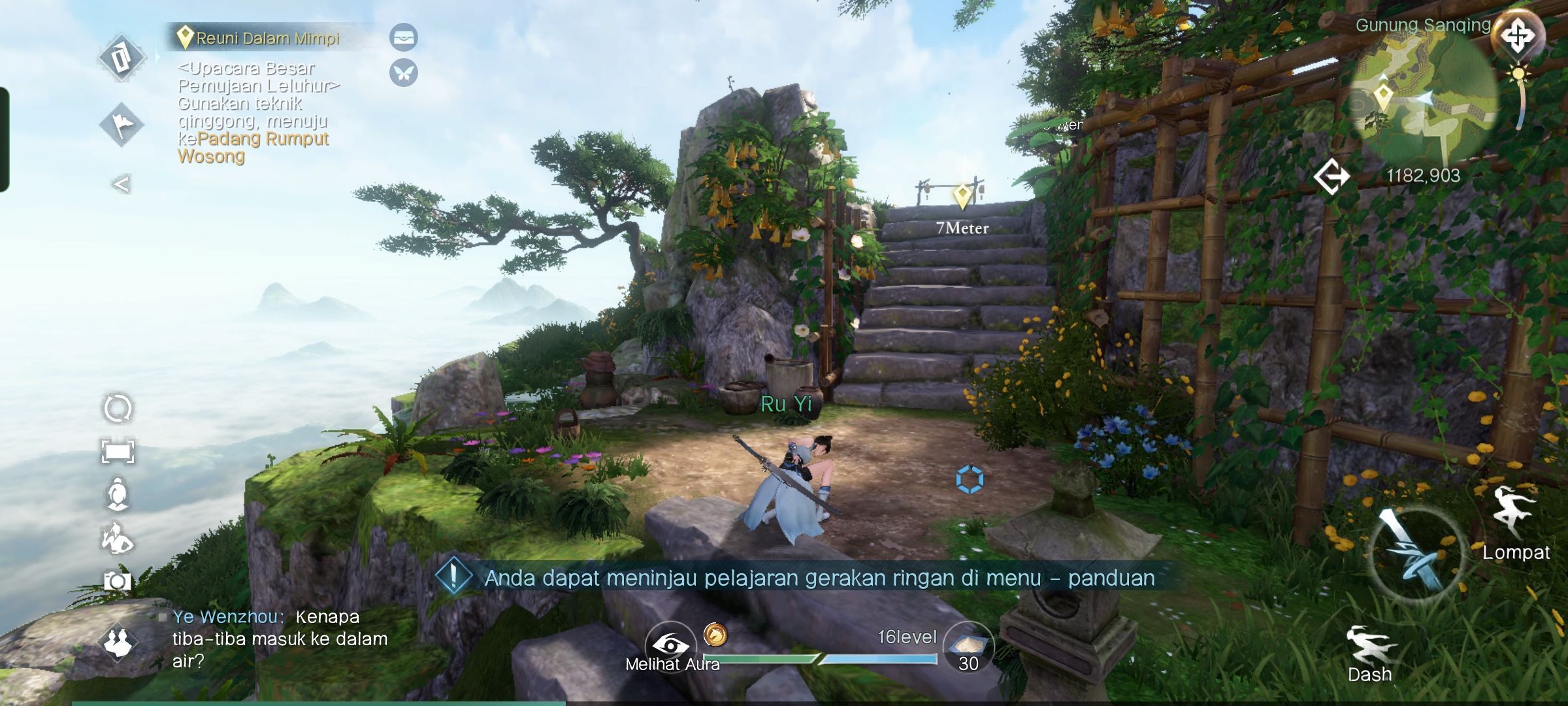Click the four-arrow compass button near minimap
The height and width of the screenshot is (706, 1568).
1517,35
